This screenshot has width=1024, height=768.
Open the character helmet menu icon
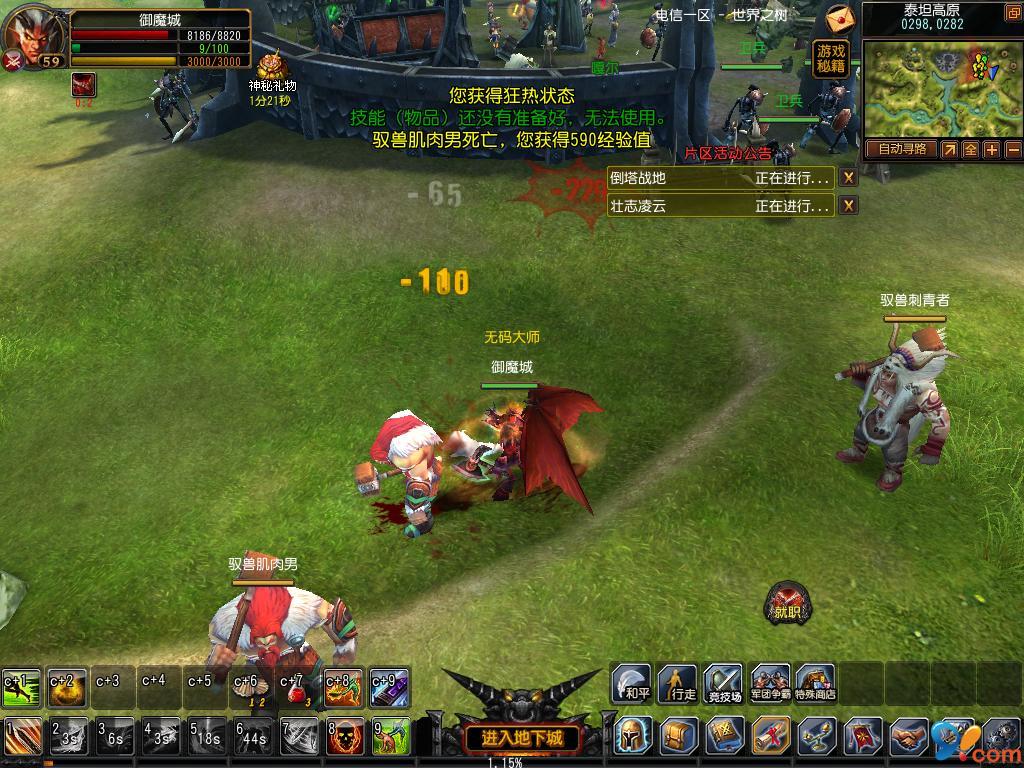coord(634,736)
